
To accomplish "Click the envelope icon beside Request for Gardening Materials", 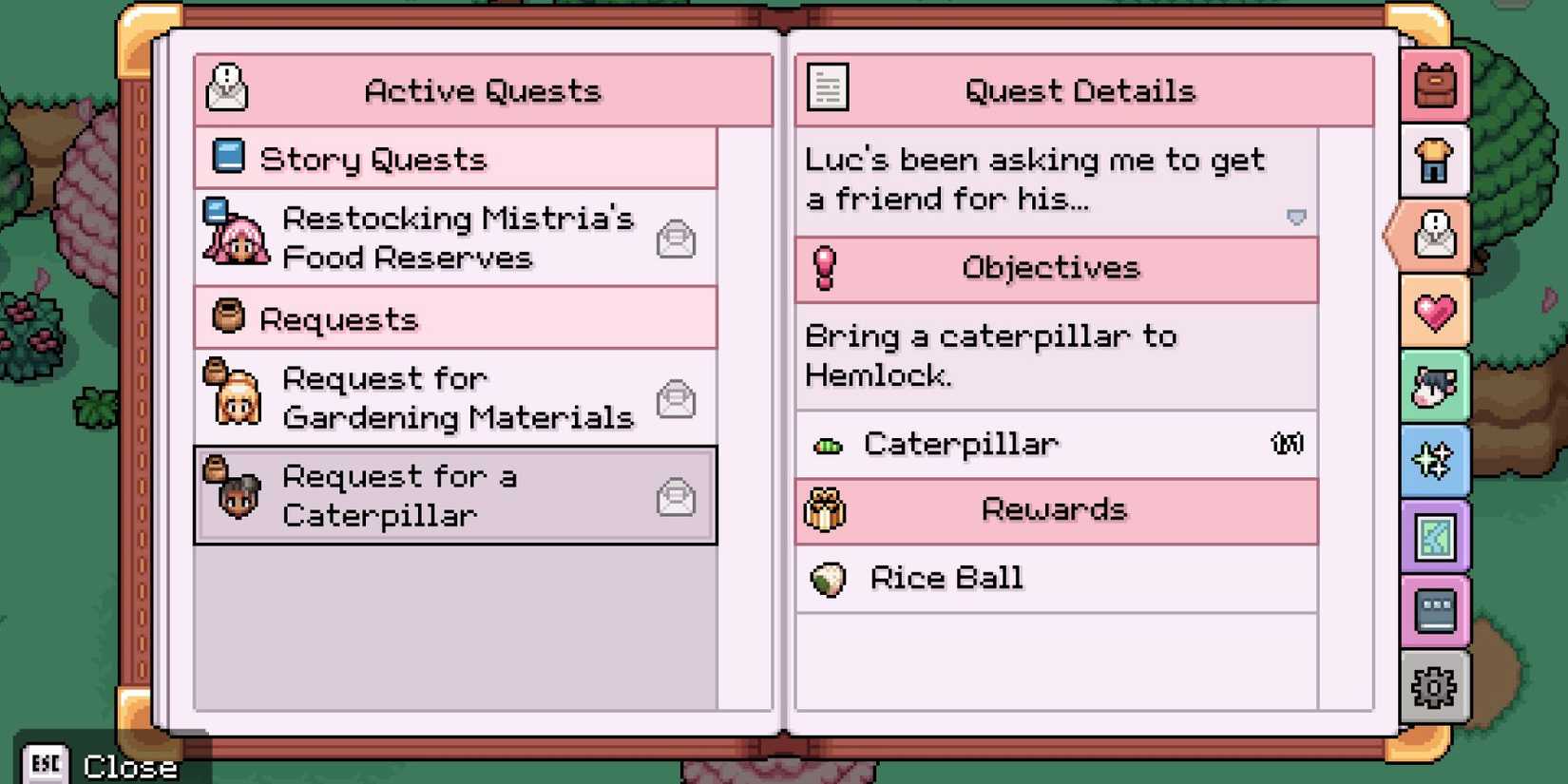I will pyautogui.click(x=676, y=398).
